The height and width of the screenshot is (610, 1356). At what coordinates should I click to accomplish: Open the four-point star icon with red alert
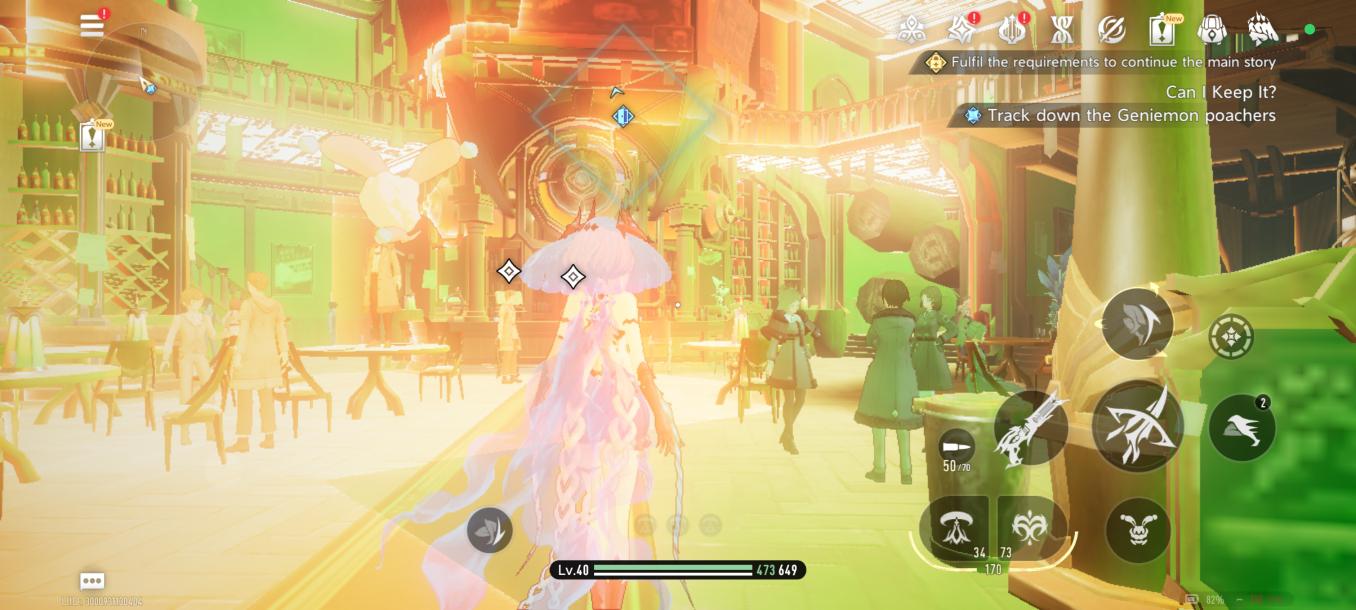pos(961,30)
